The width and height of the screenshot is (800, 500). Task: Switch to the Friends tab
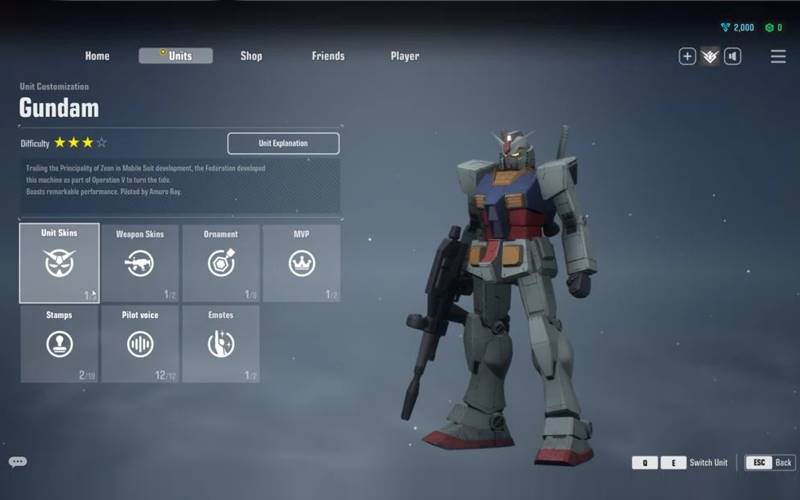(x=328, y=56)
